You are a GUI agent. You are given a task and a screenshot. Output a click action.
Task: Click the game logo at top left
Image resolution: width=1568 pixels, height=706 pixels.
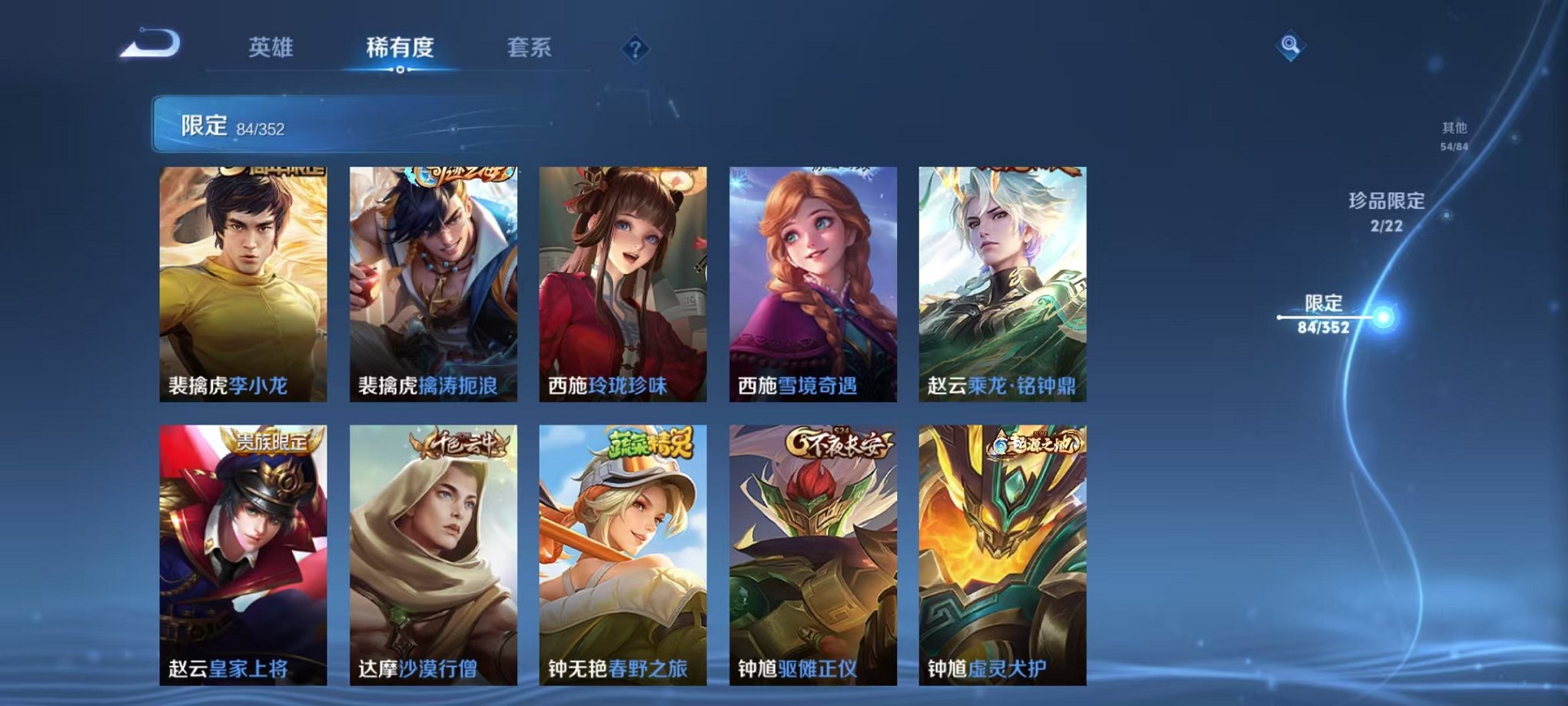pyautogui.click(x=148, y=45)
